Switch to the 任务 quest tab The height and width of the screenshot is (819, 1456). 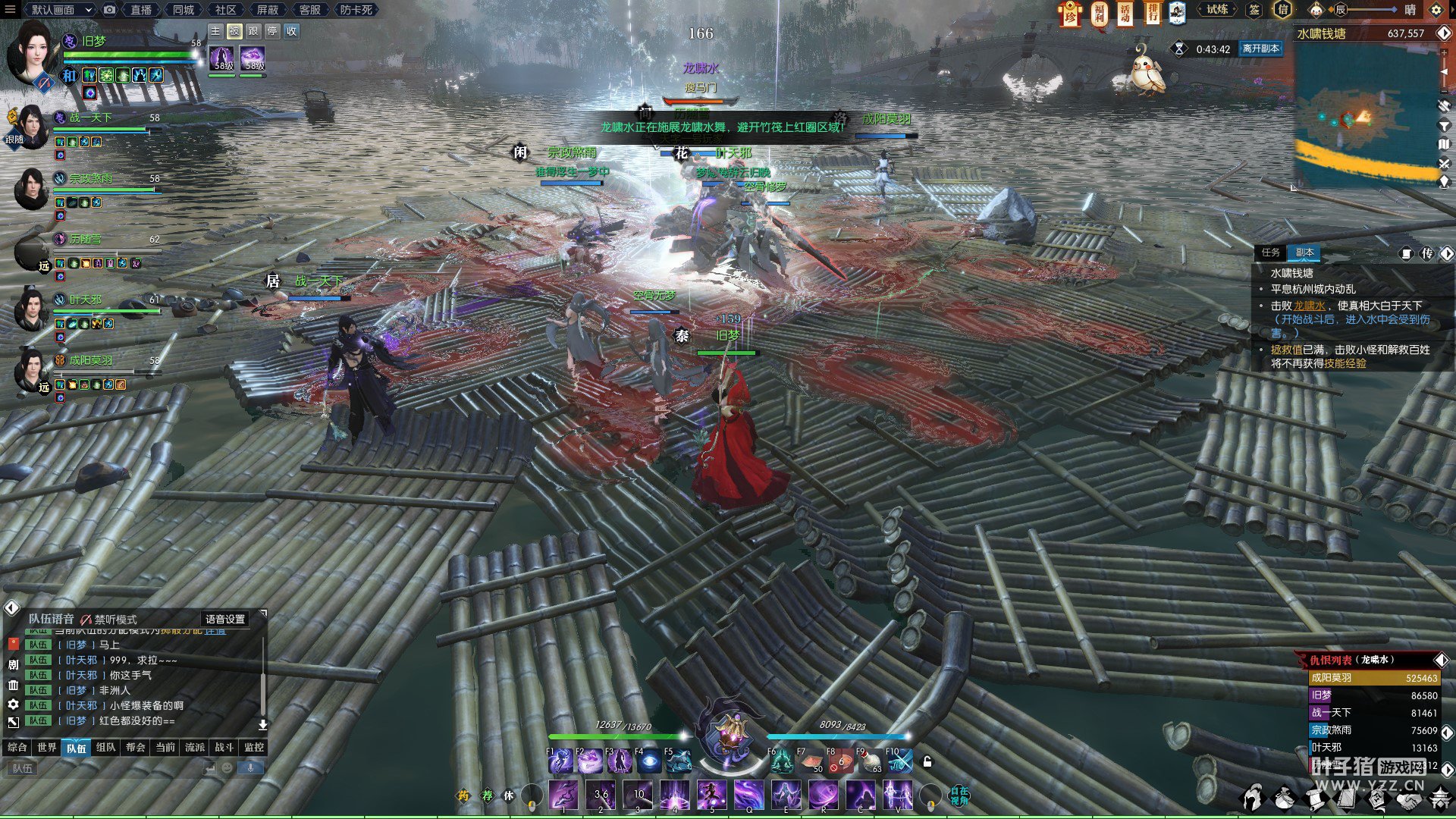tap(1271, 253)
